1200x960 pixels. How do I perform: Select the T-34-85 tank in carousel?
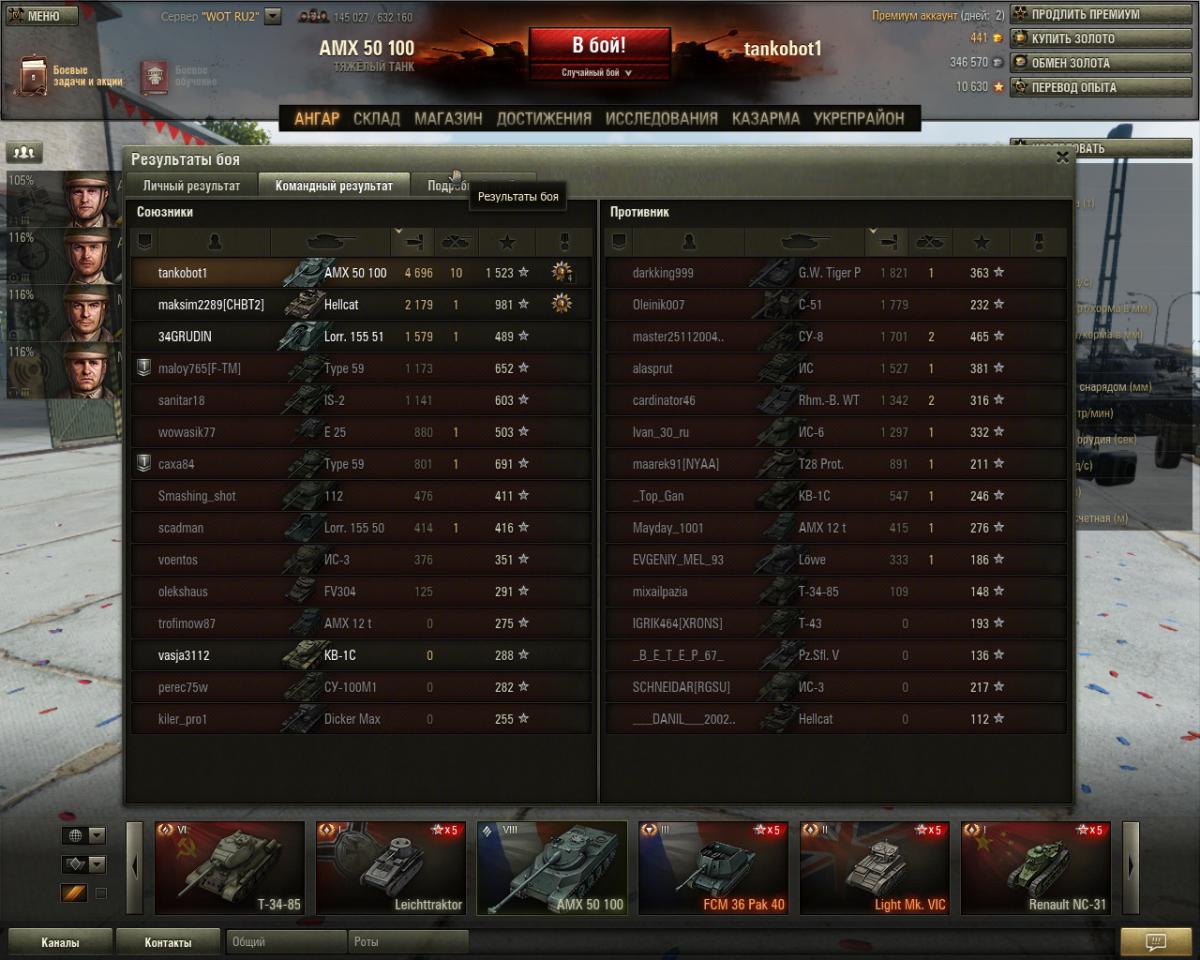click(230, 867)
